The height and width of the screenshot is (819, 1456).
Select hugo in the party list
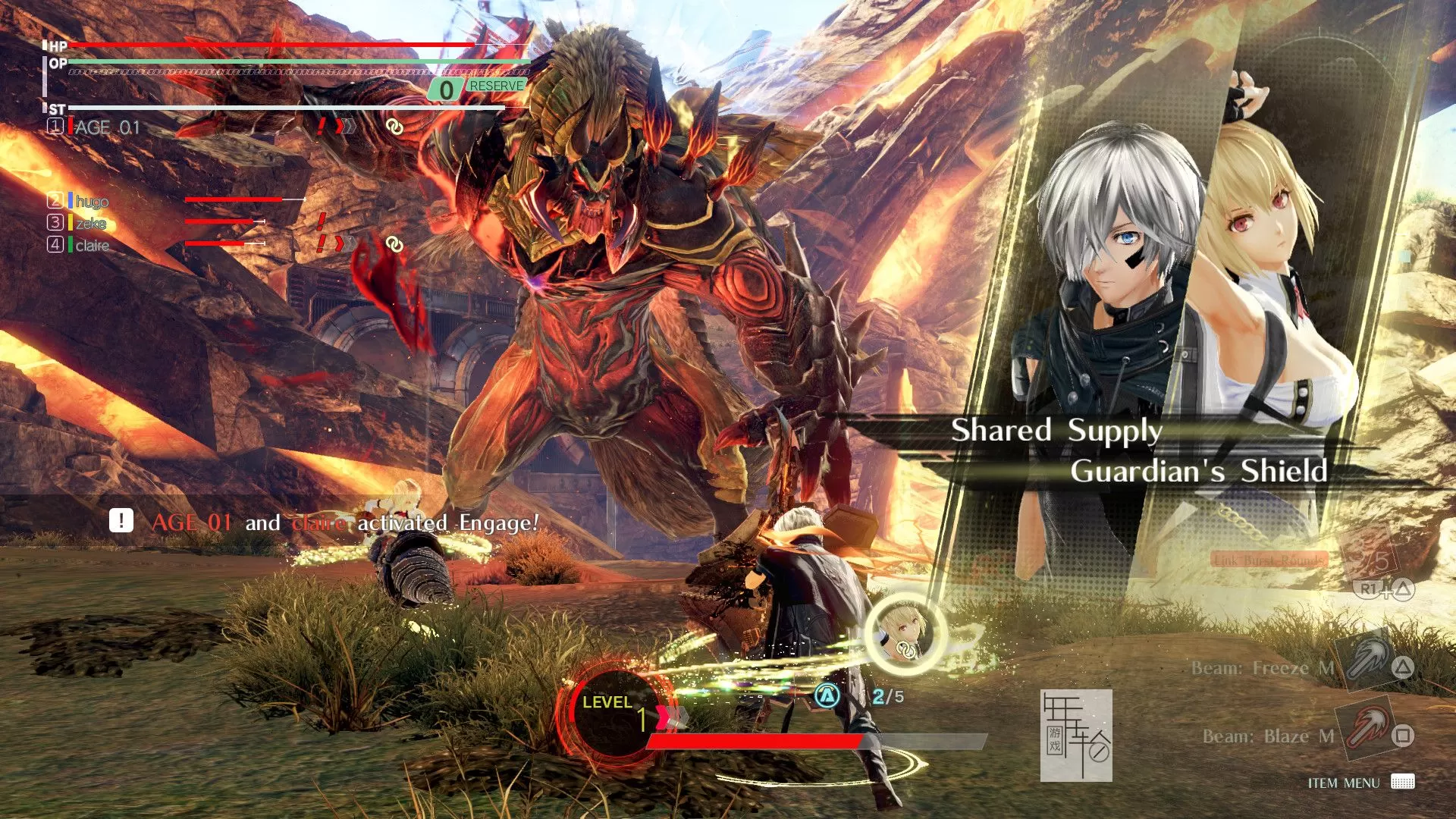click(92, 201)
